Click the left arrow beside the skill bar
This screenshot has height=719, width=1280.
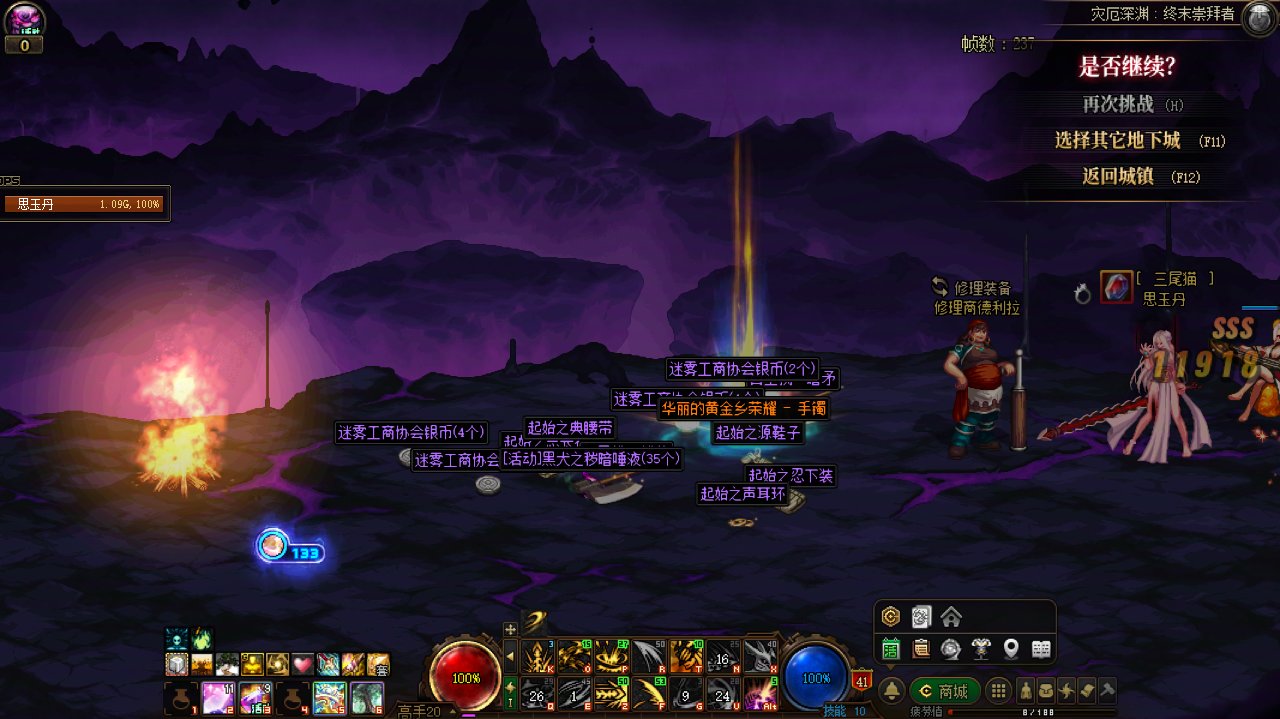510,657
